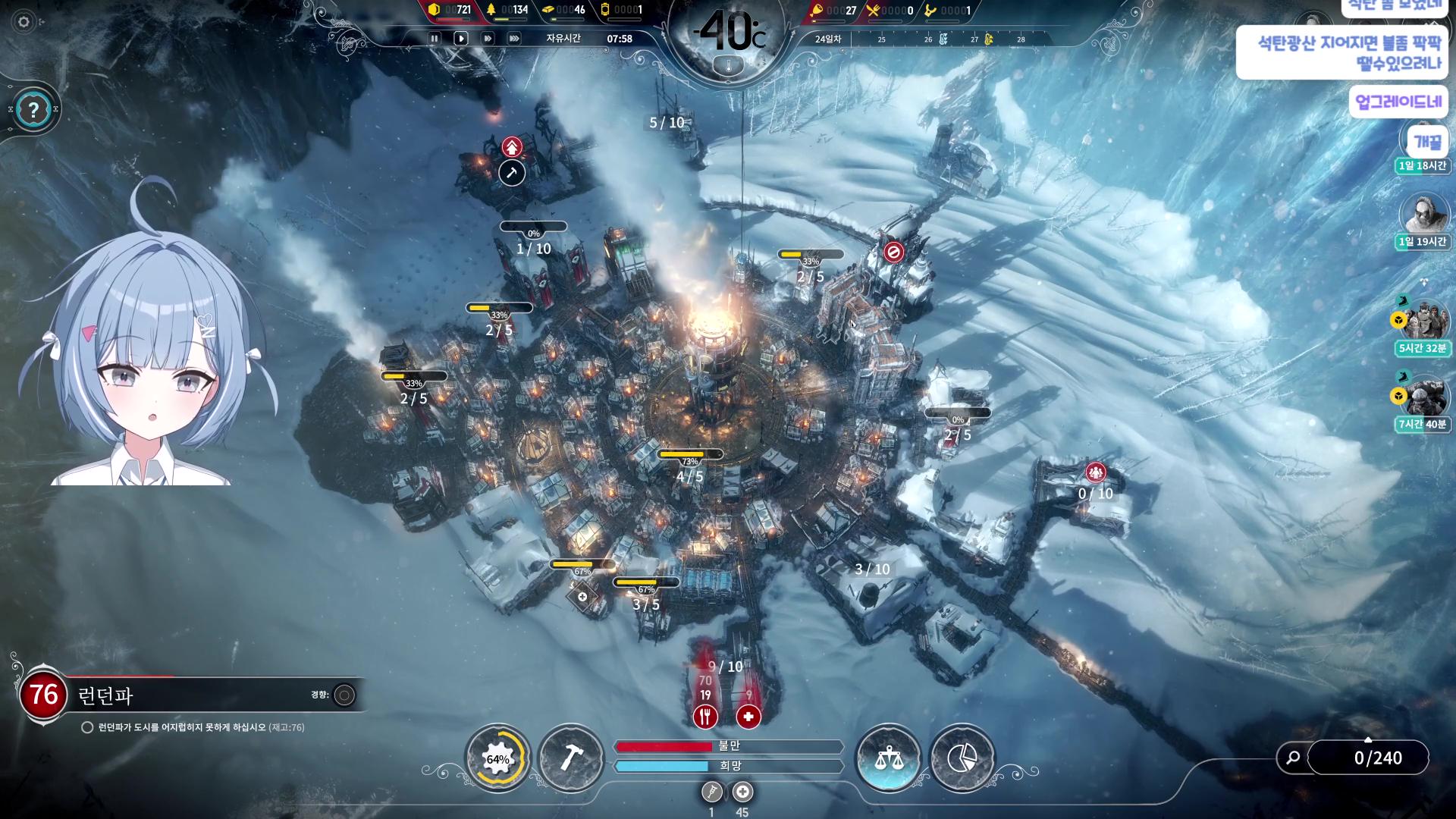Open the Book of Laws scales button
1456x819 pixels.
[887, 758]
